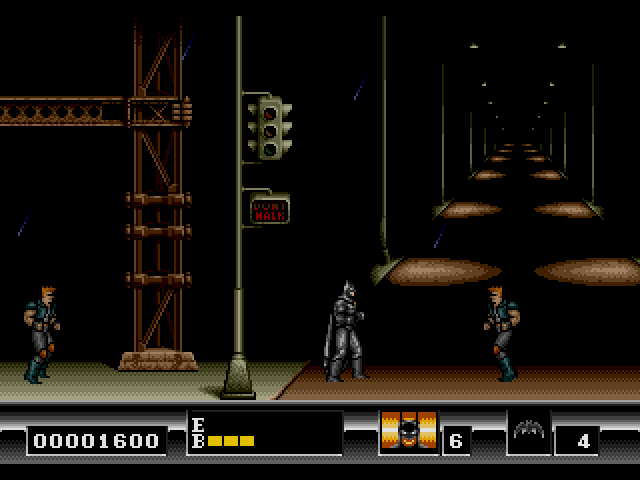Click the Batman face lives portrait
The height and width of the screenshot is (480, 640).
coord(408,432)
